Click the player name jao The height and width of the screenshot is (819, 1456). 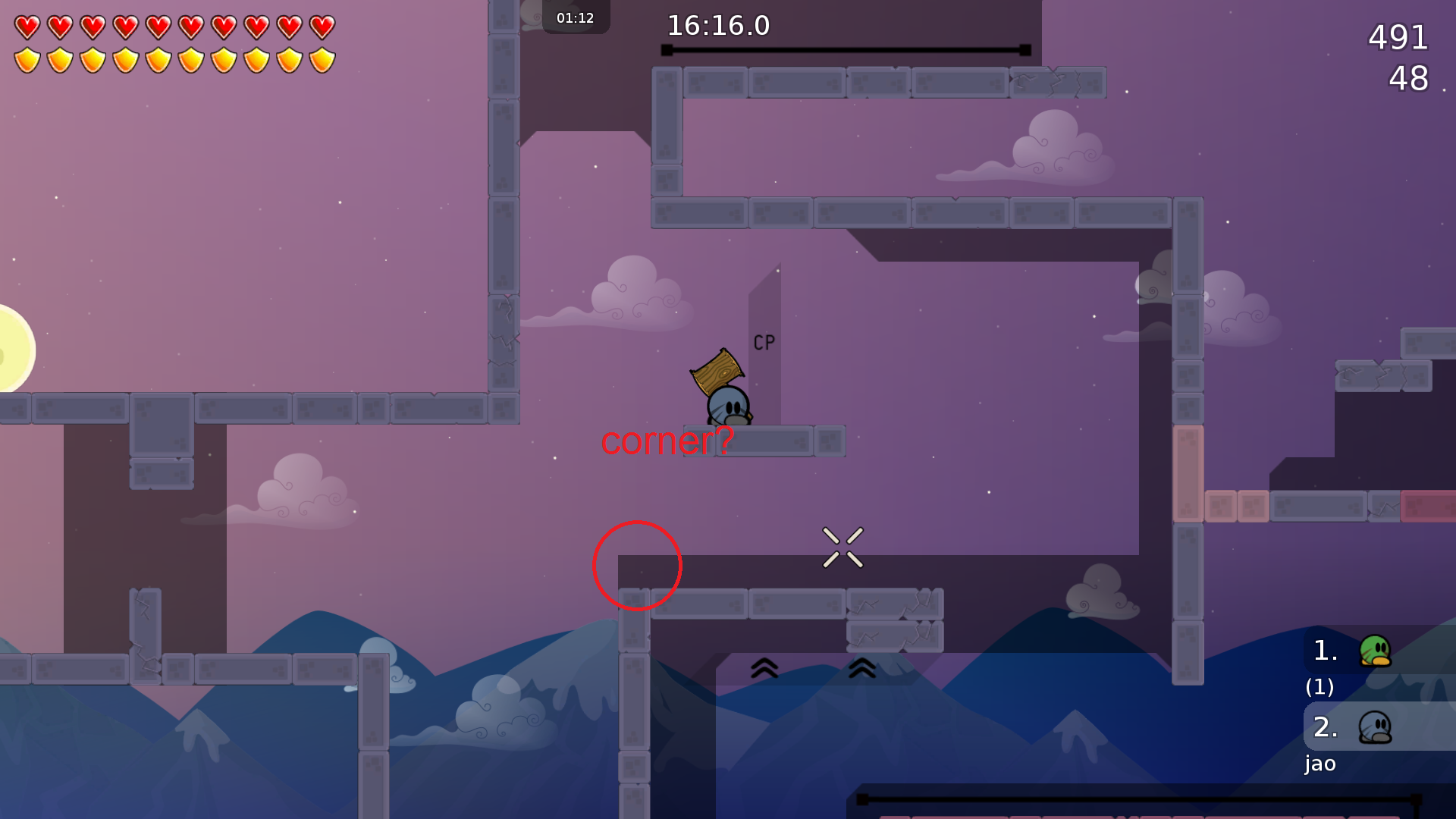click(x=1319, y=764)
